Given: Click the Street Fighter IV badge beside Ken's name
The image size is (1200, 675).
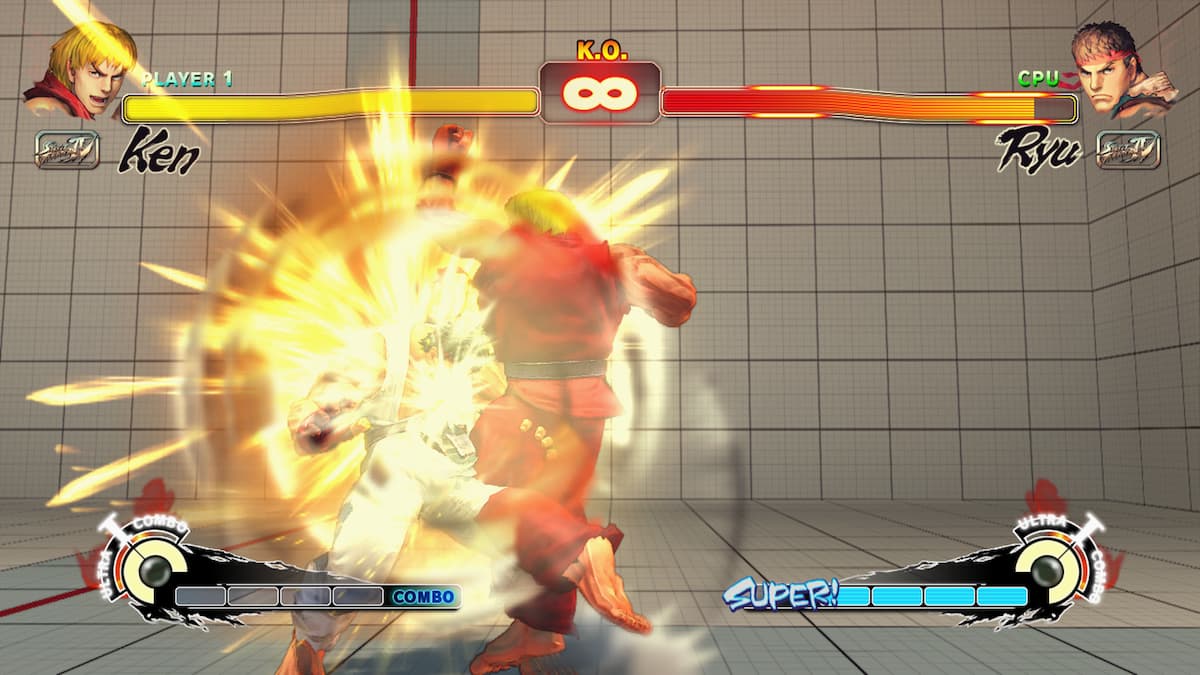Looking at the screenshot, I should pos(67,150).
